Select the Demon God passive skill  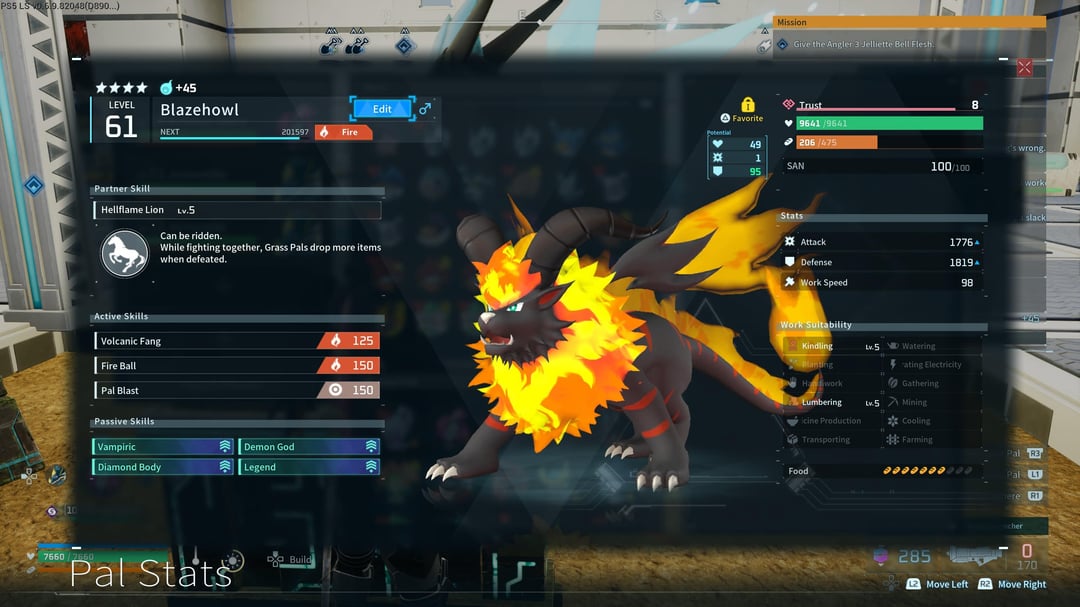[310, 447]
